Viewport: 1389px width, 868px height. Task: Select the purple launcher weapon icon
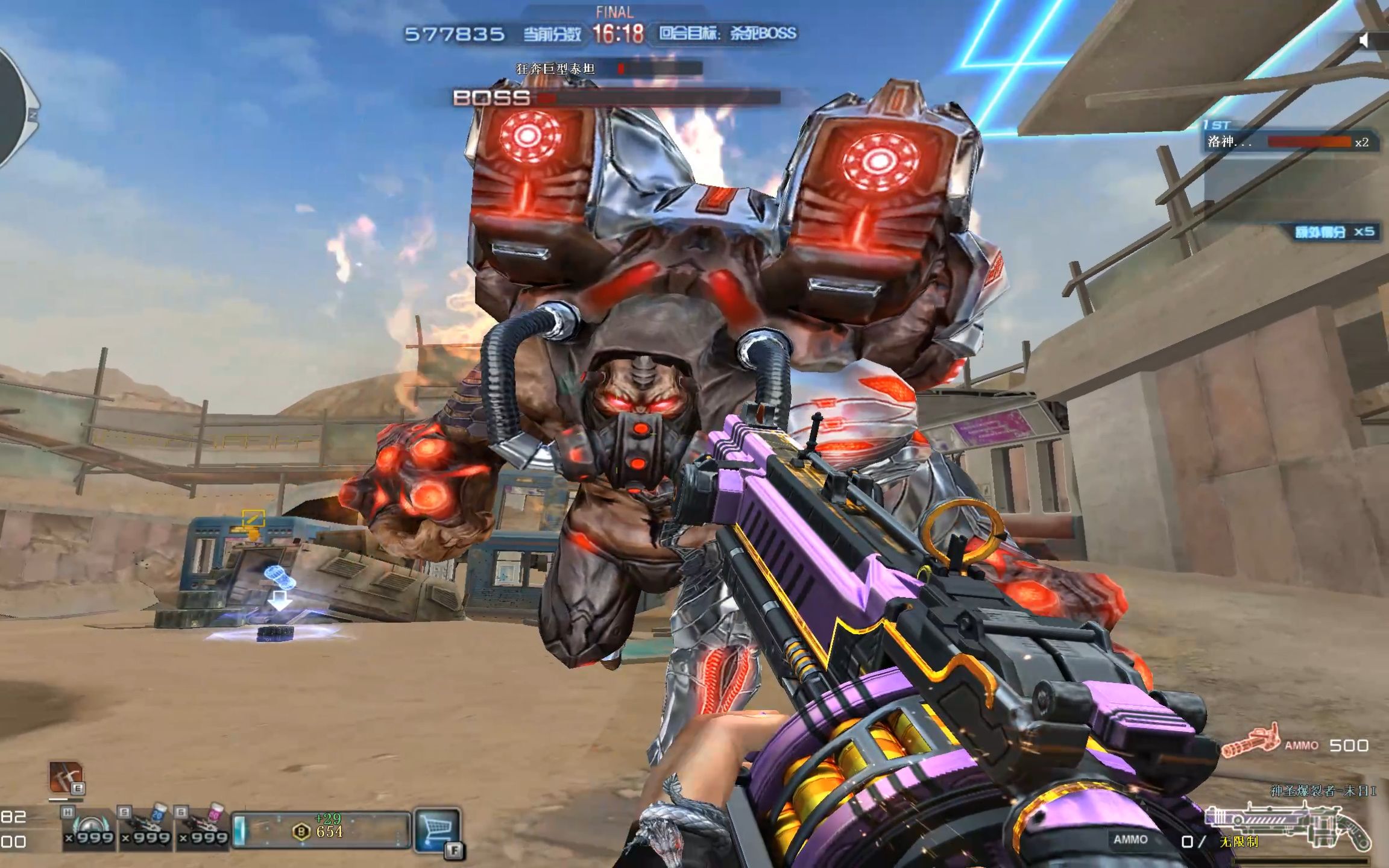click(x=1287, y=824)
